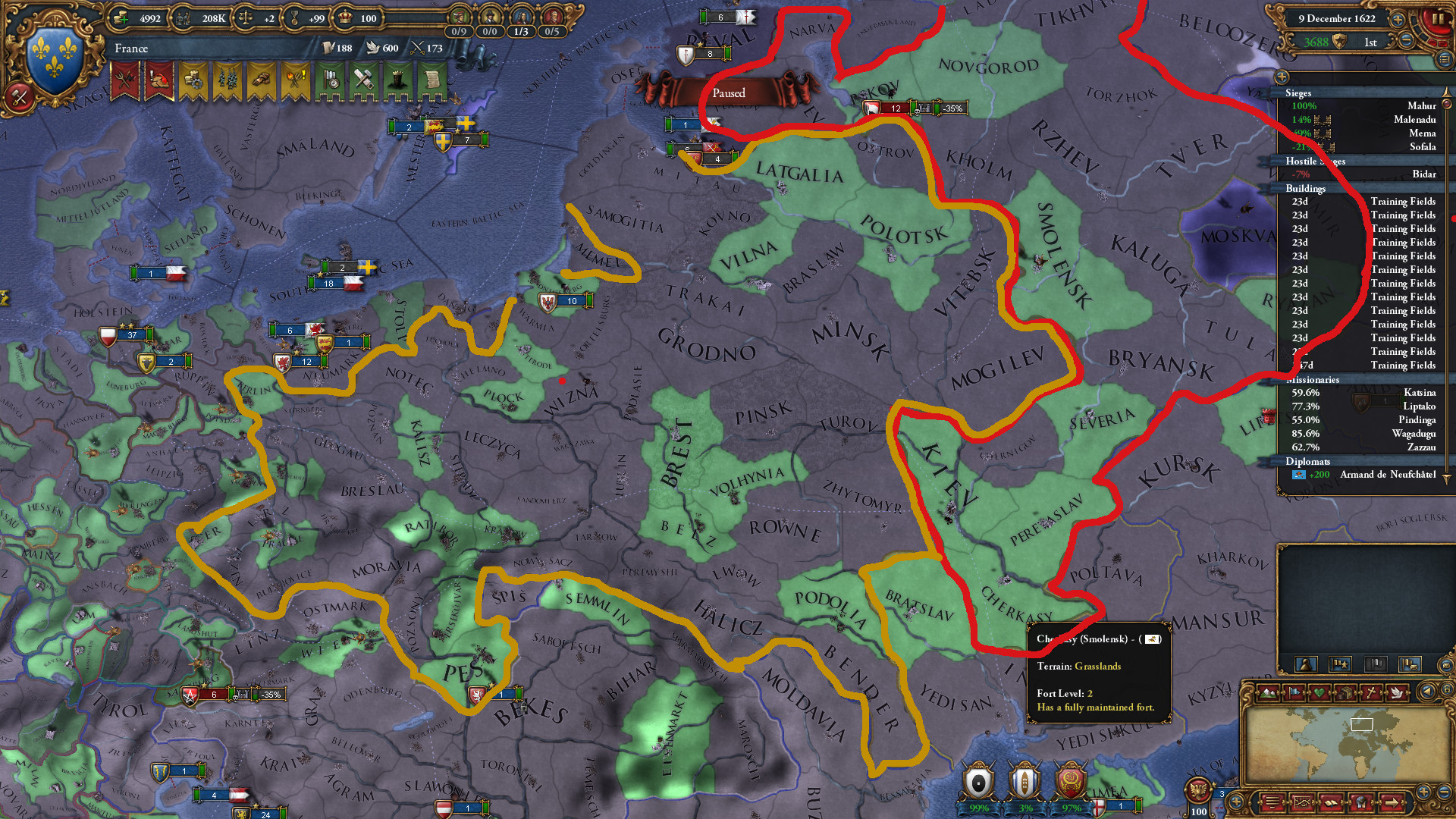The width and height of the screenshot is (1456, 819).
Task: Click the down arrow below the Diplomats list
Action: pos(1445,477)
